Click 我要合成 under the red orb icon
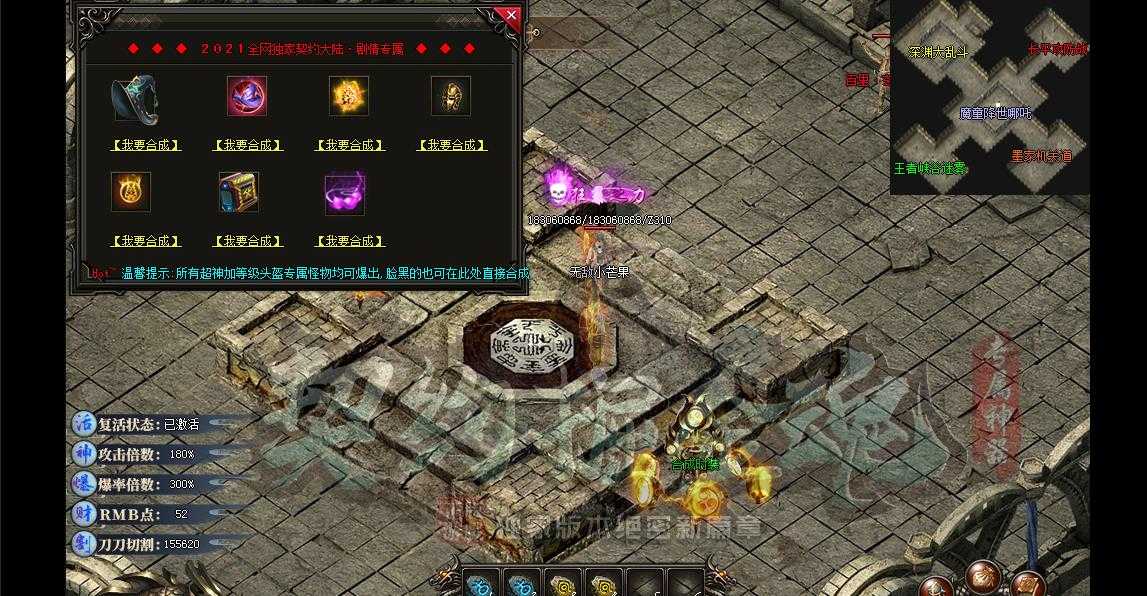The height and width of the screenshot is (596, 1147). 248,145
